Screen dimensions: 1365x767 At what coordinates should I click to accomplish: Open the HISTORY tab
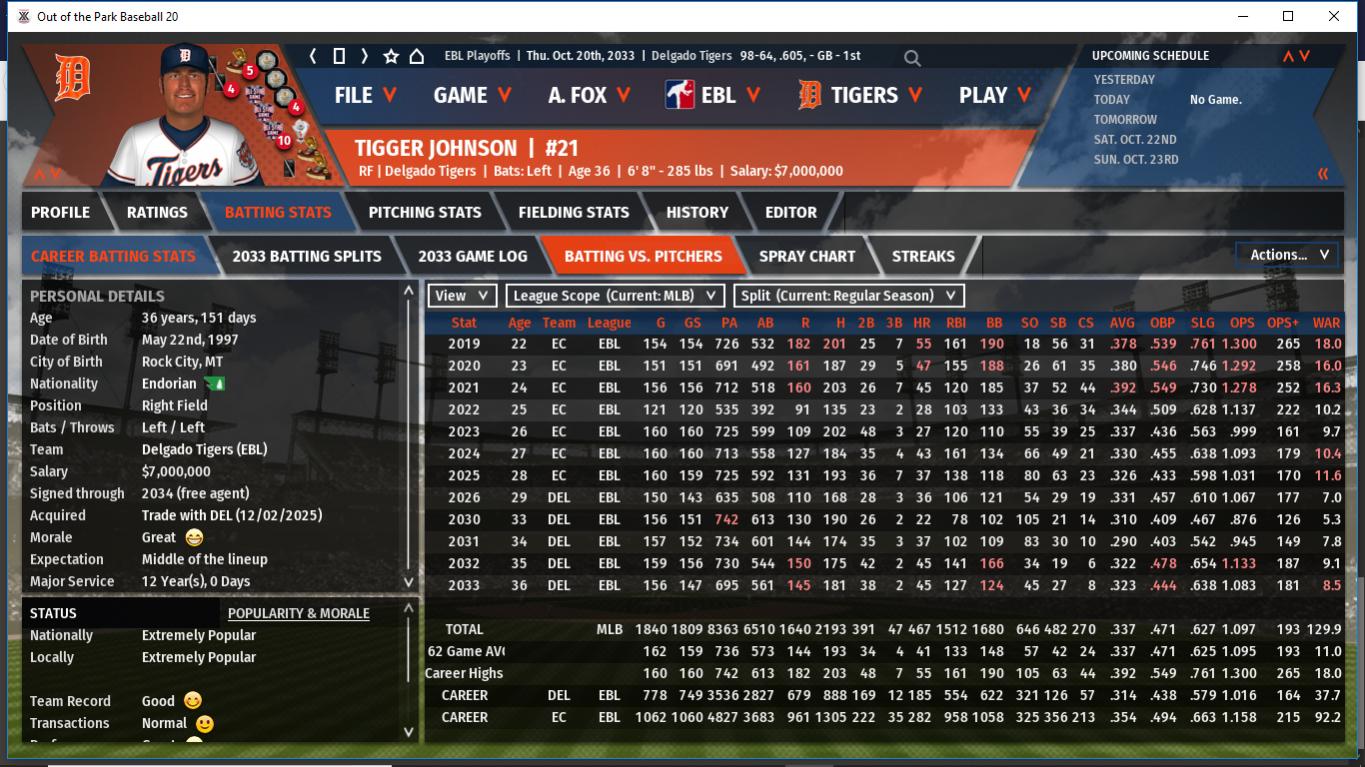click(697, 212)
